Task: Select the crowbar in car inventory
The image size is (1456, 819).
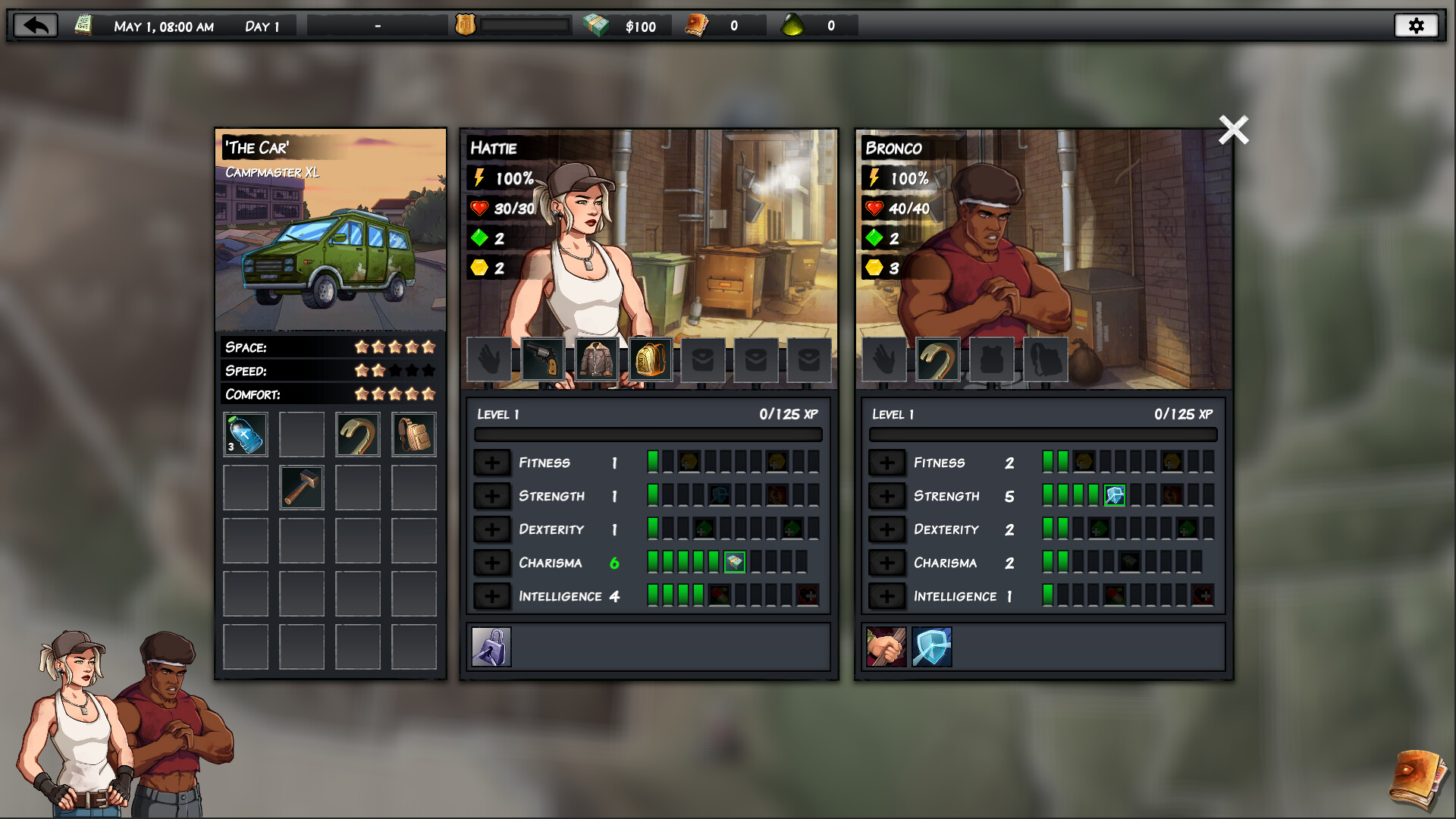Action: 357,434
